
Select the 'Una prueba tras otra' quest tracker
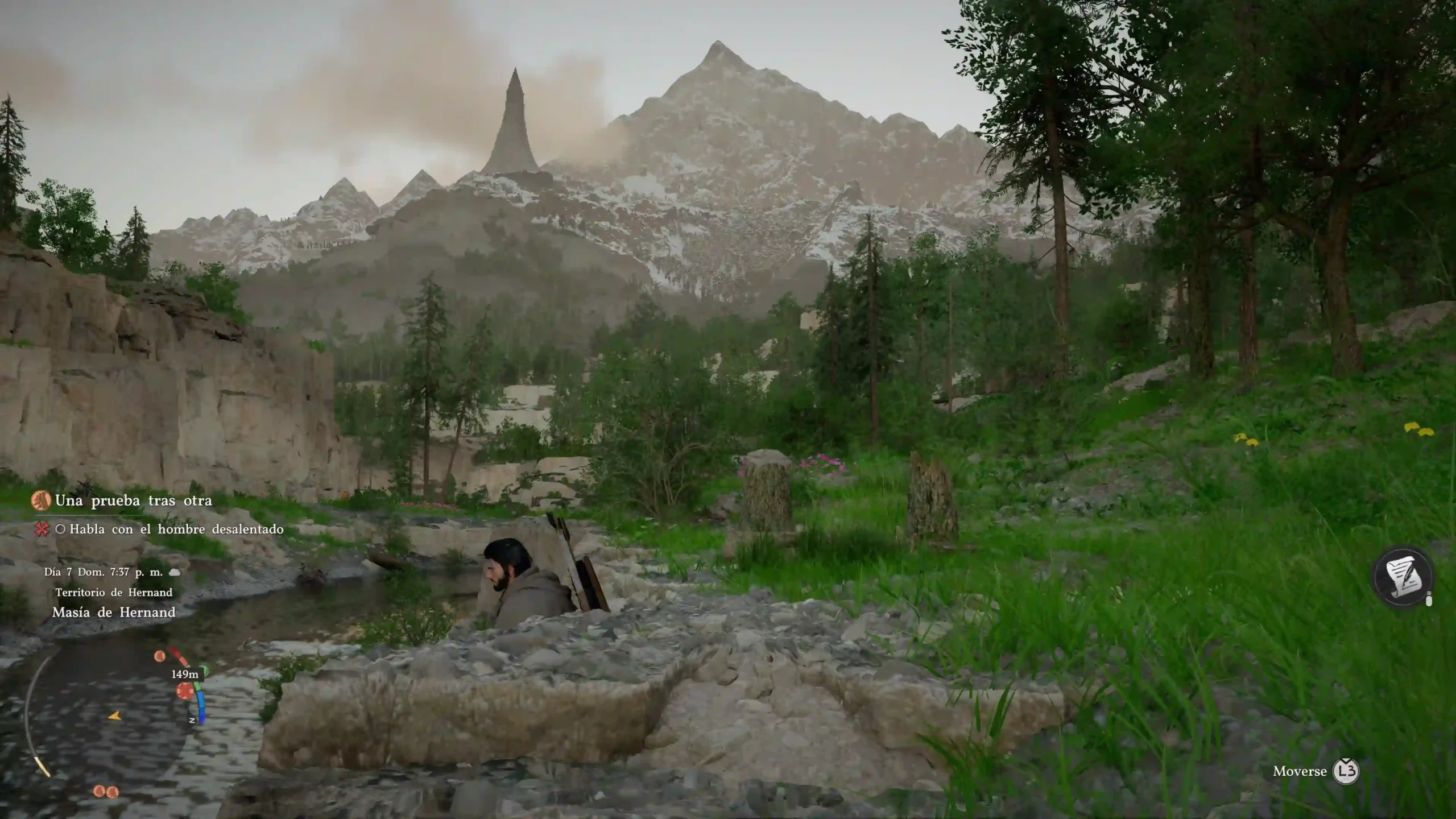133,501
